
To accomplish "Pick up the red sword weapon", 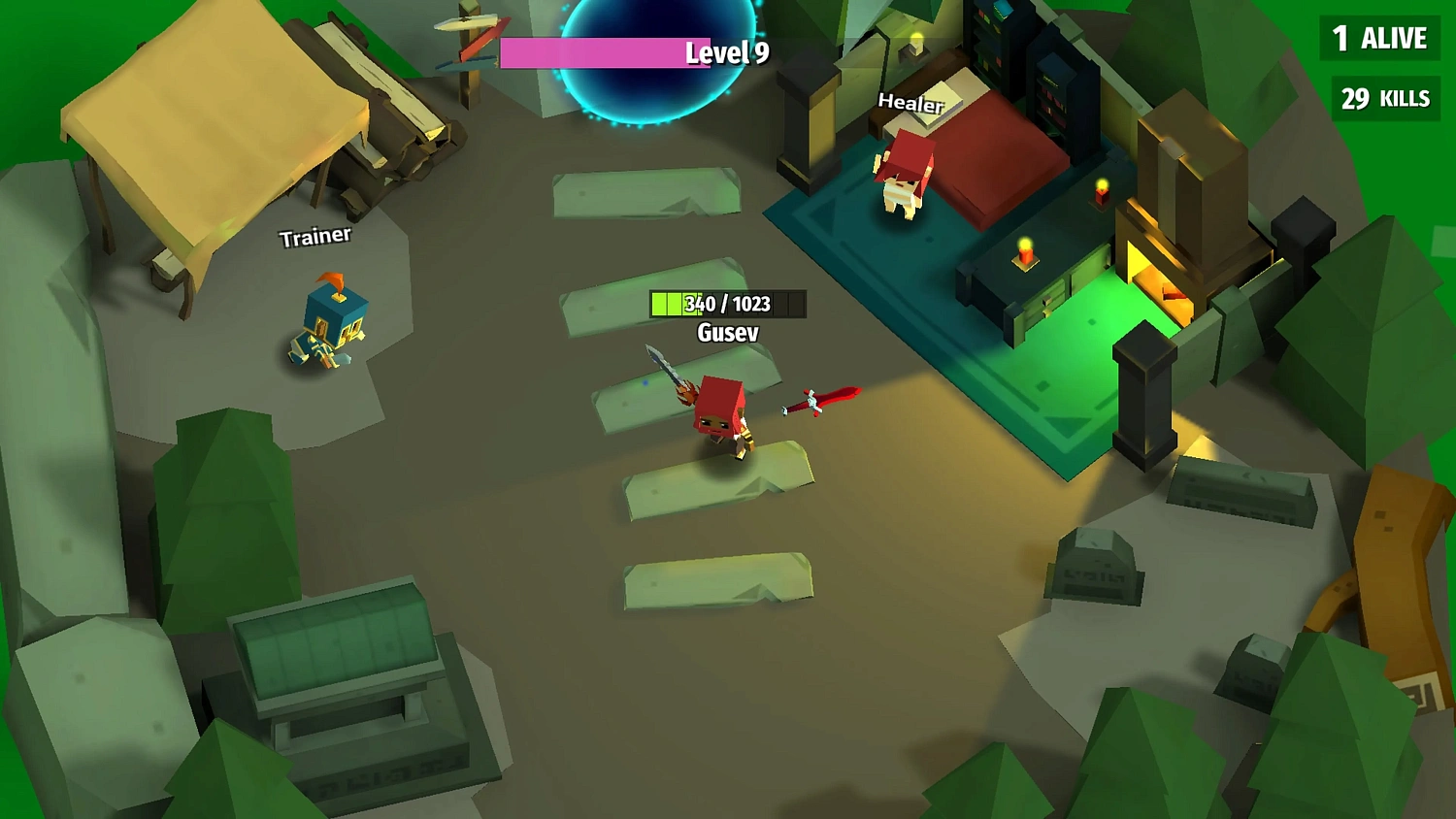I will (820, 398).
